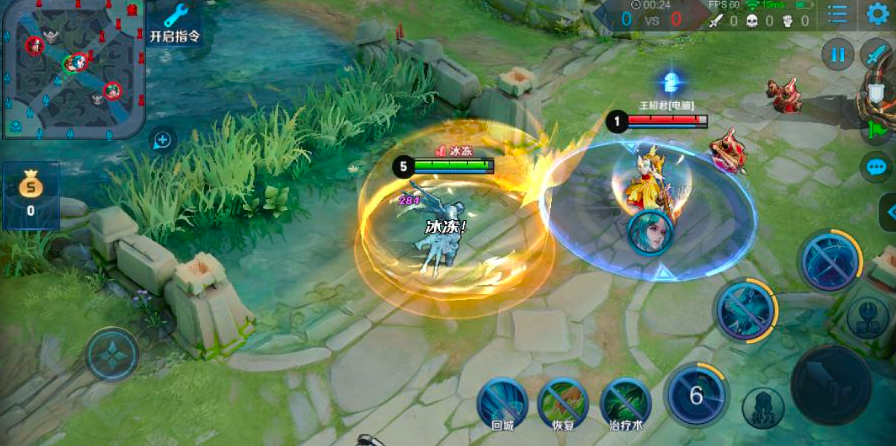Tap the minion last-hit target button

pos(762,408)
